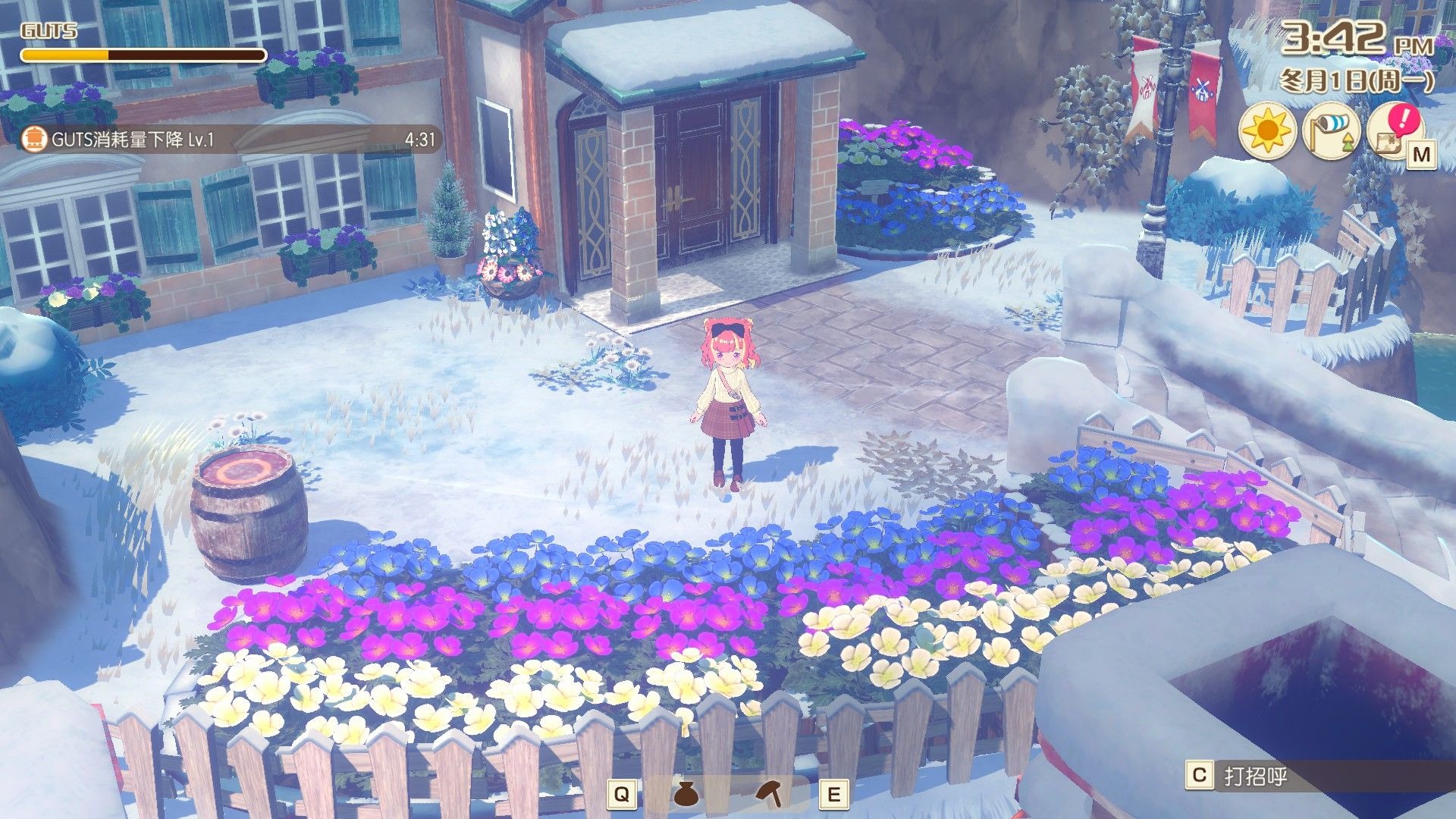
Task: Select the hammer tool in toolbar
Action: tap(770, 794)
